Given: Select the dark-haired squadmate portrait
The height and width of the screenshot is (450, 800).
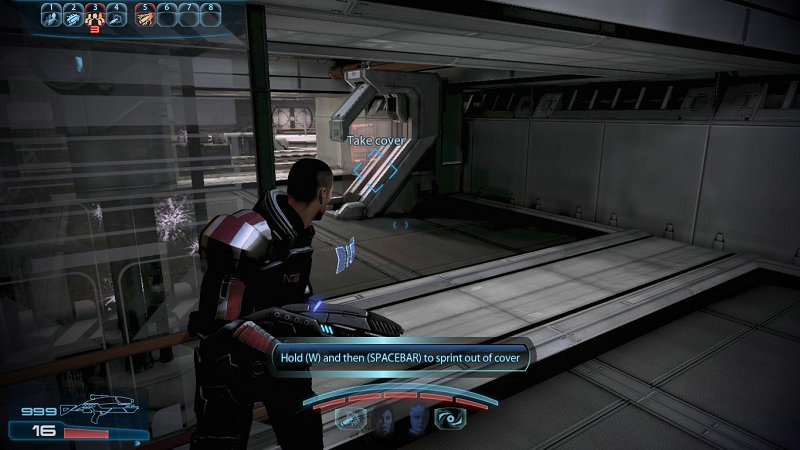Looking at the screenshot, I should [384, 420].
